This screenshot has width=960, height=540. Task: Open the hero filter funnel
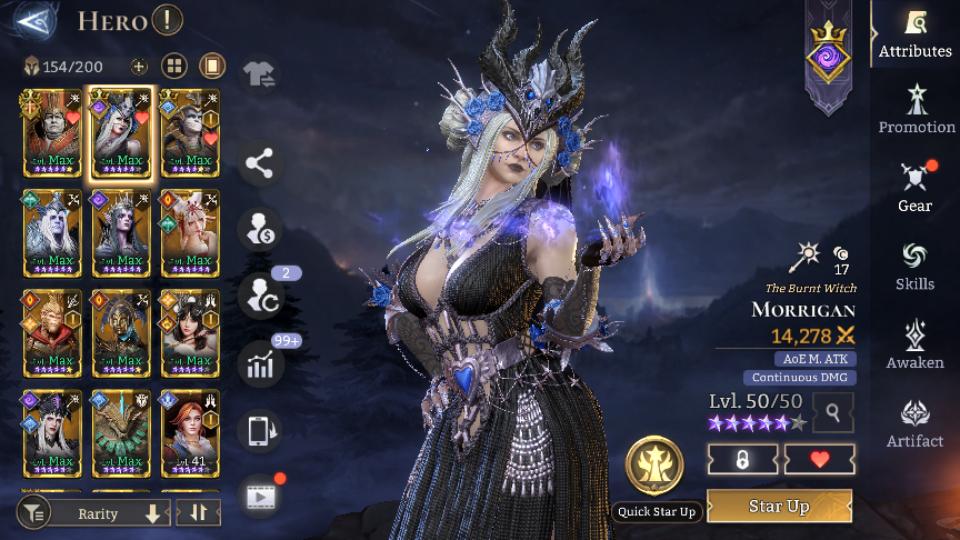coord(33,514)
